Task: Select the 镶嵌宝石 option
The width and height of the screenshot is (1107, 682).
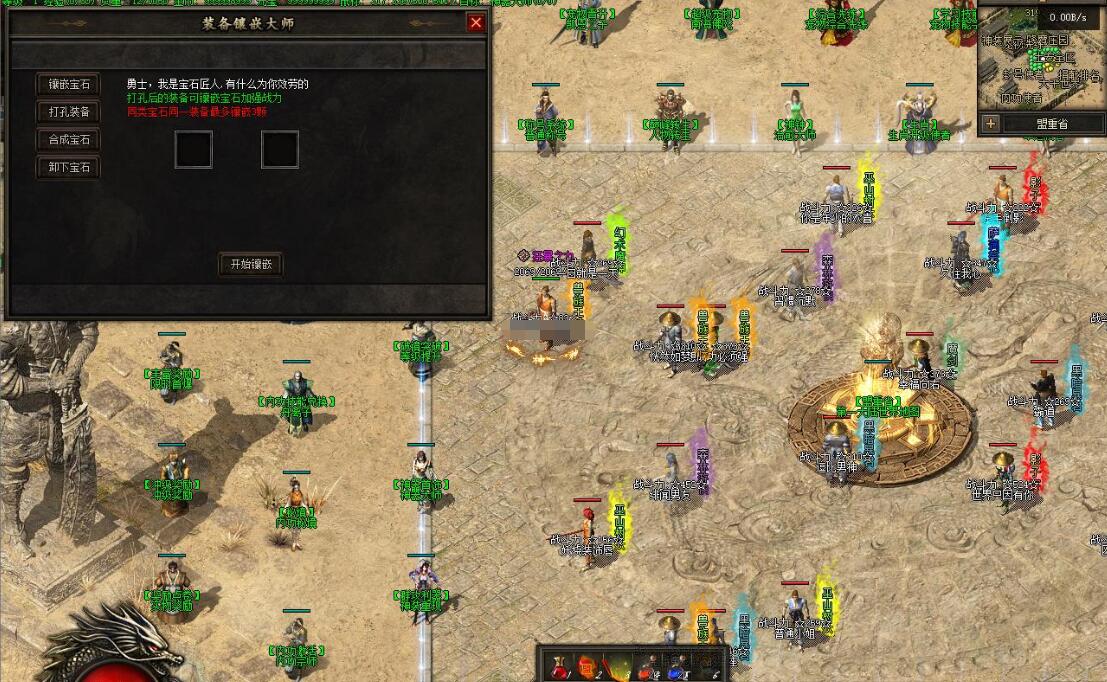Action: [x=69, y=84]
